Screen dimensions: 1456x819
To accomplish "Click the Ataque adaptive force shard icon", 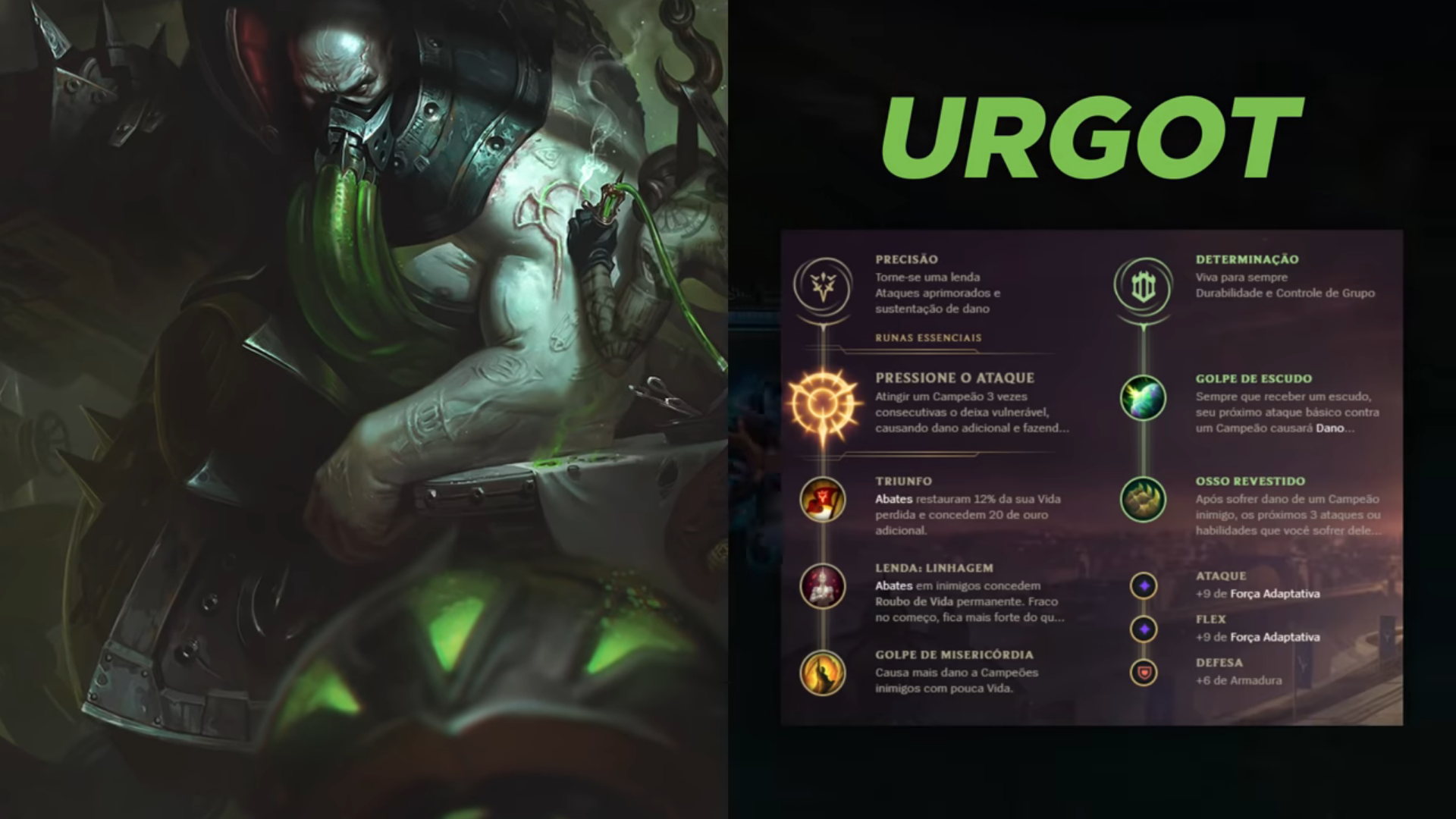I will tap(1143, 587).
